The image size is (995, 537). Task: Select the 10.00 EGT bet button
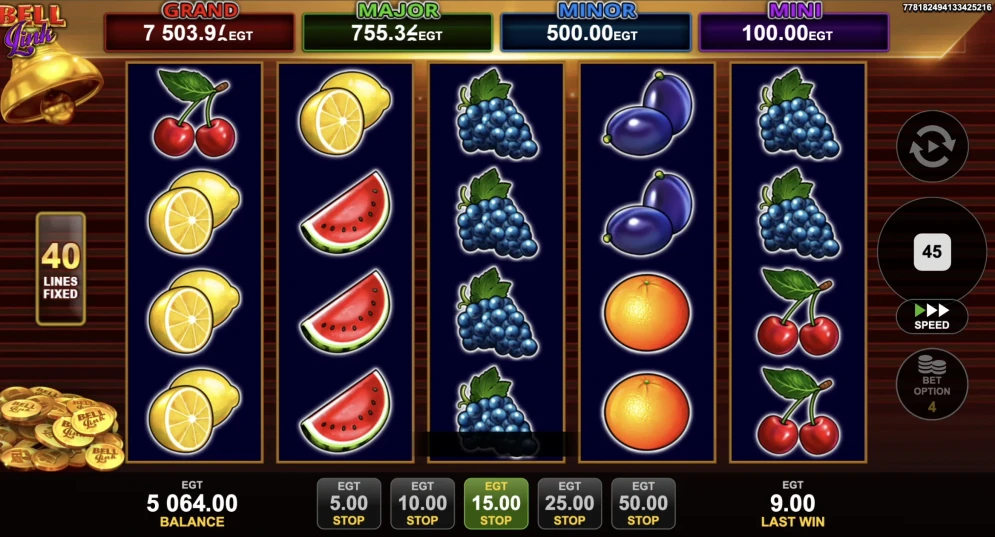(422, 503)
